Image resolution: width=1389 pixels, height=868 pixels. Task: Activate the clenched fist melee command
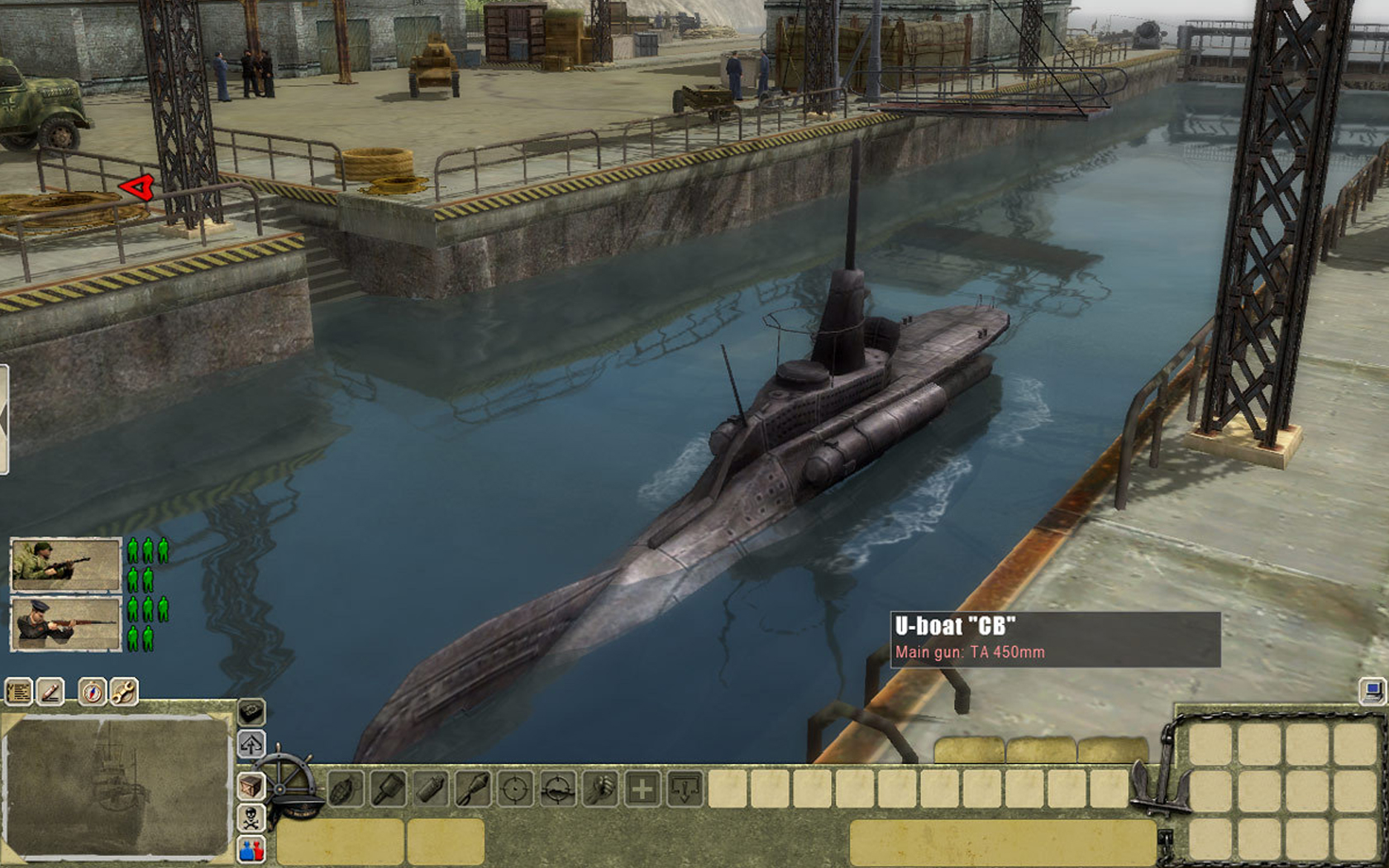[599, 789]
